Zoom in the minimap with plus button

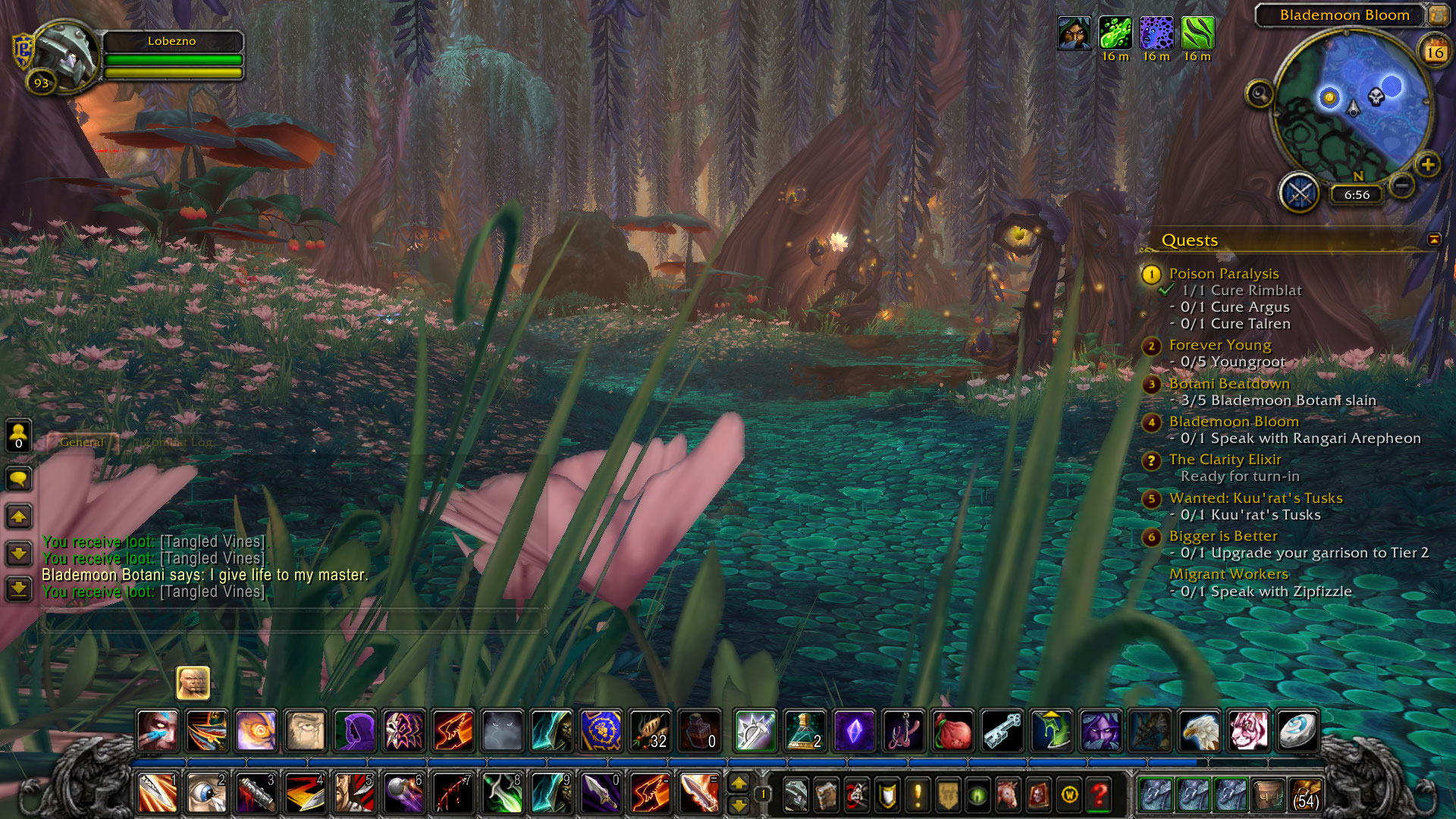pyautogui.click(x=1427, y=165)
